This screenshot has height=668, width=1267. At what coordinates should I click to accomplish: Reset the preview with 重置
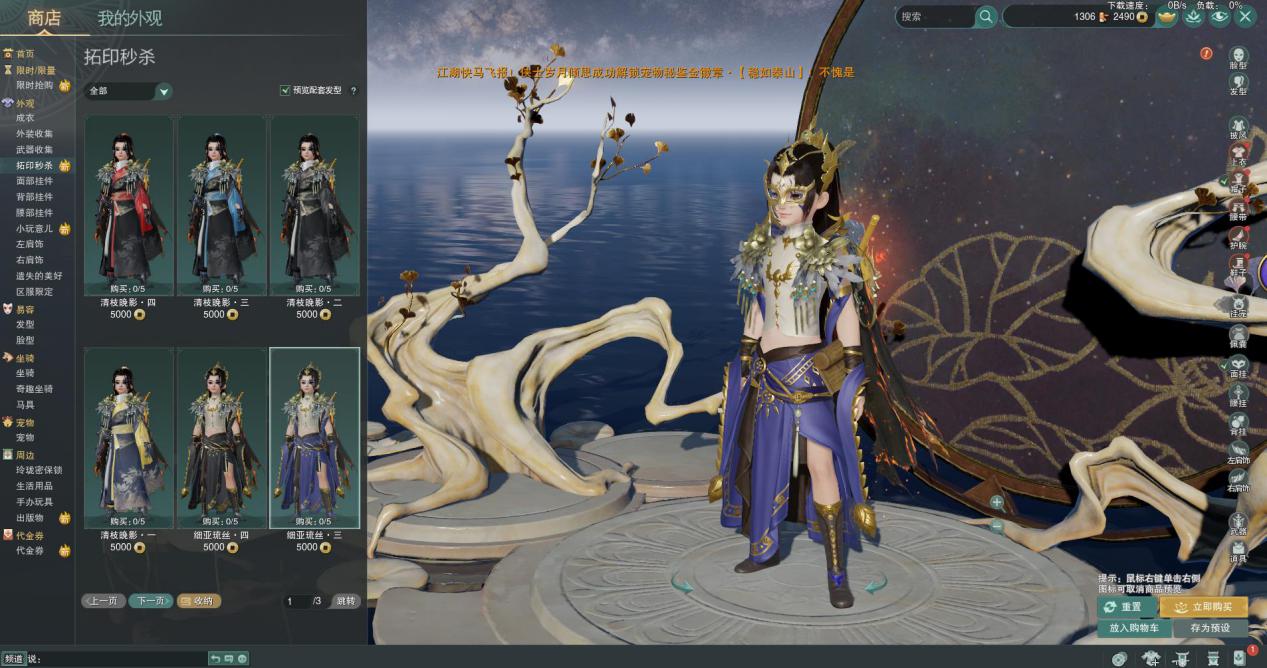(1128, 607)
